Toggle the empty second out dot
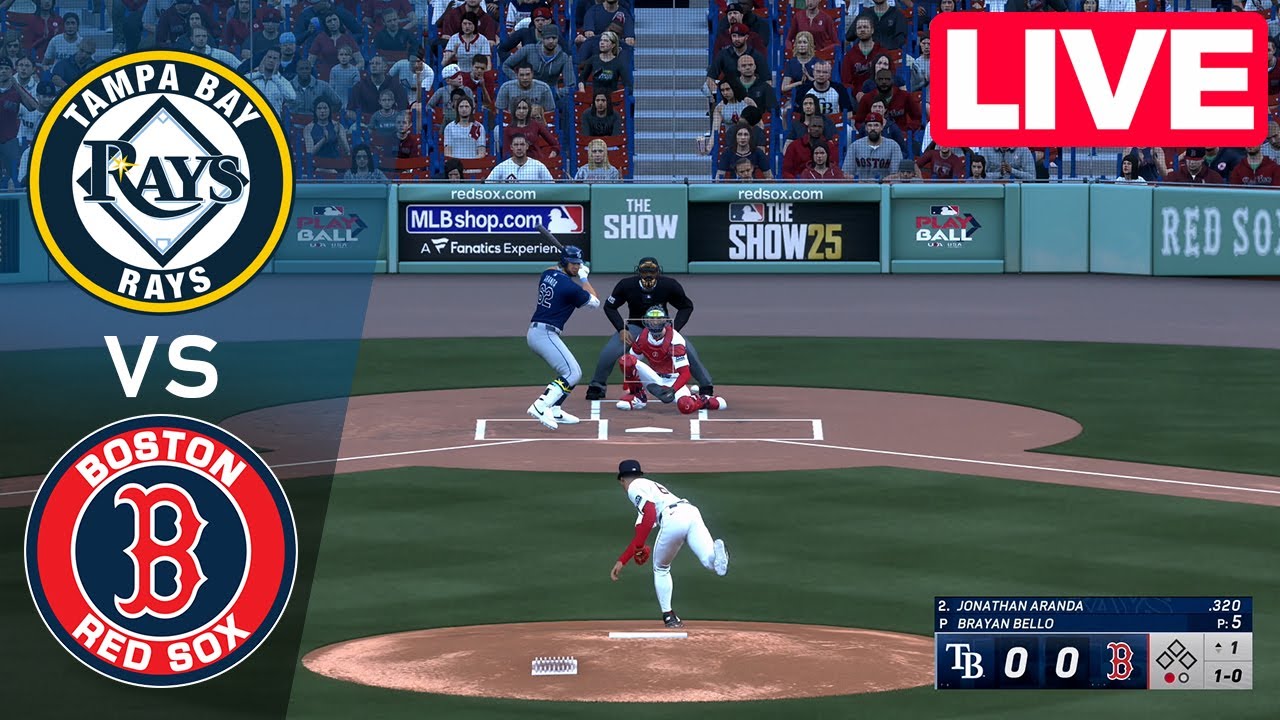Viewport: 1280px width, 720px height. (x=1184, y=678)
